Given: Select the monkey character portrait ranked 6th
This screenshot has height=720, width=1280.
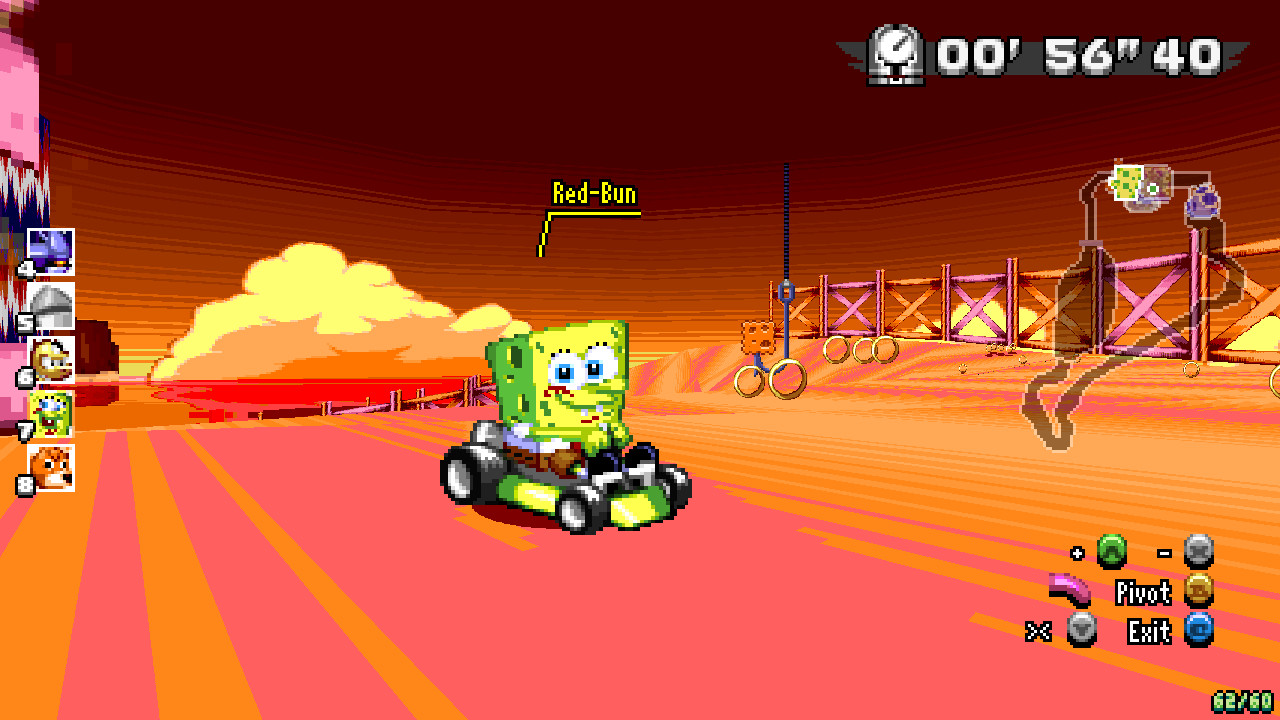Looking at the screenshot, I should (x=52, y=362).
